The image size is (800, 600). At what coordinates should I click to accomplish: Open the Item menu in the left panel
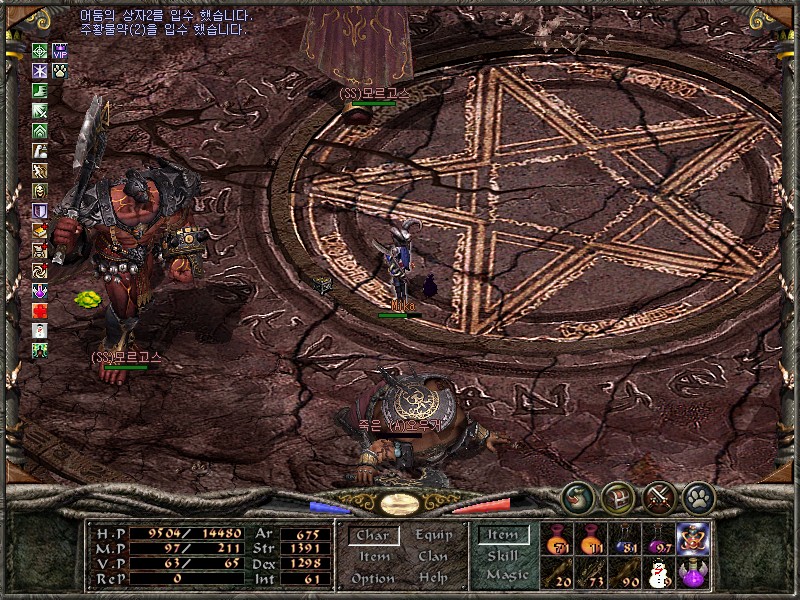(374, 557)
